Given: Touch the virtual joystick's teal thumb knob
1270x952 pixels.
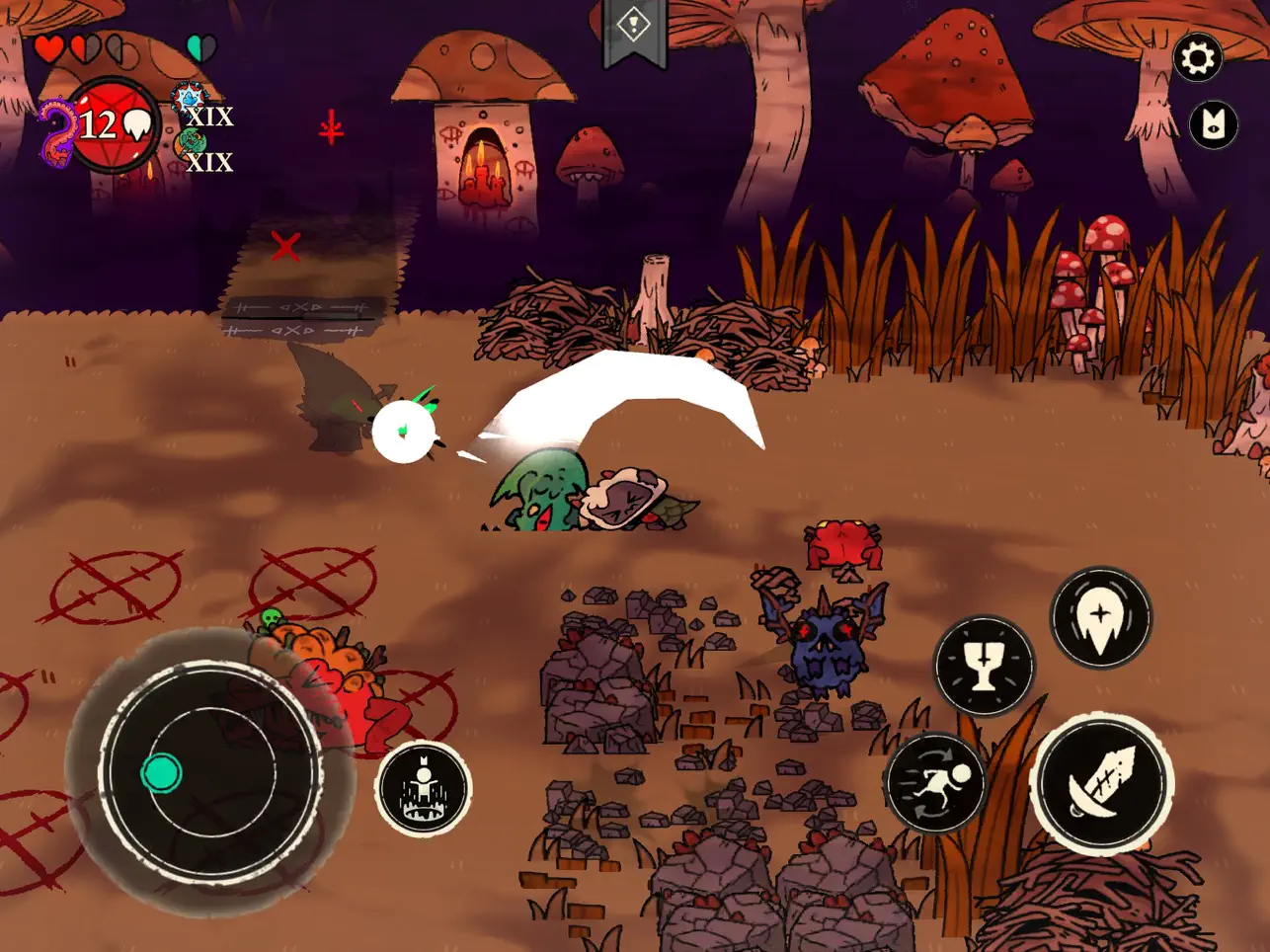Looking at the screenshot, I should [161, 772].
